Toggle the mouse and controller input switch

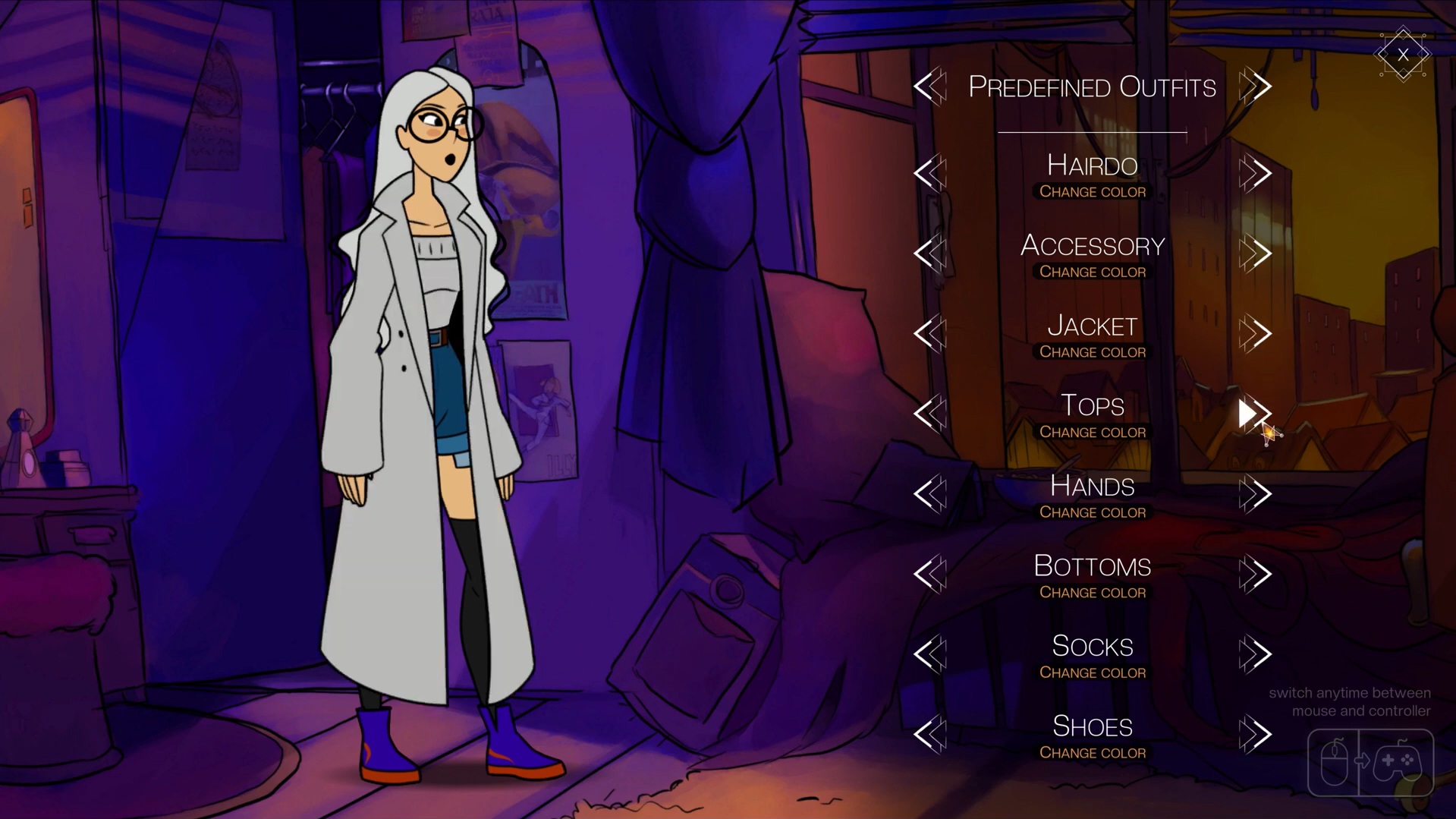(x=1370, y=761)
